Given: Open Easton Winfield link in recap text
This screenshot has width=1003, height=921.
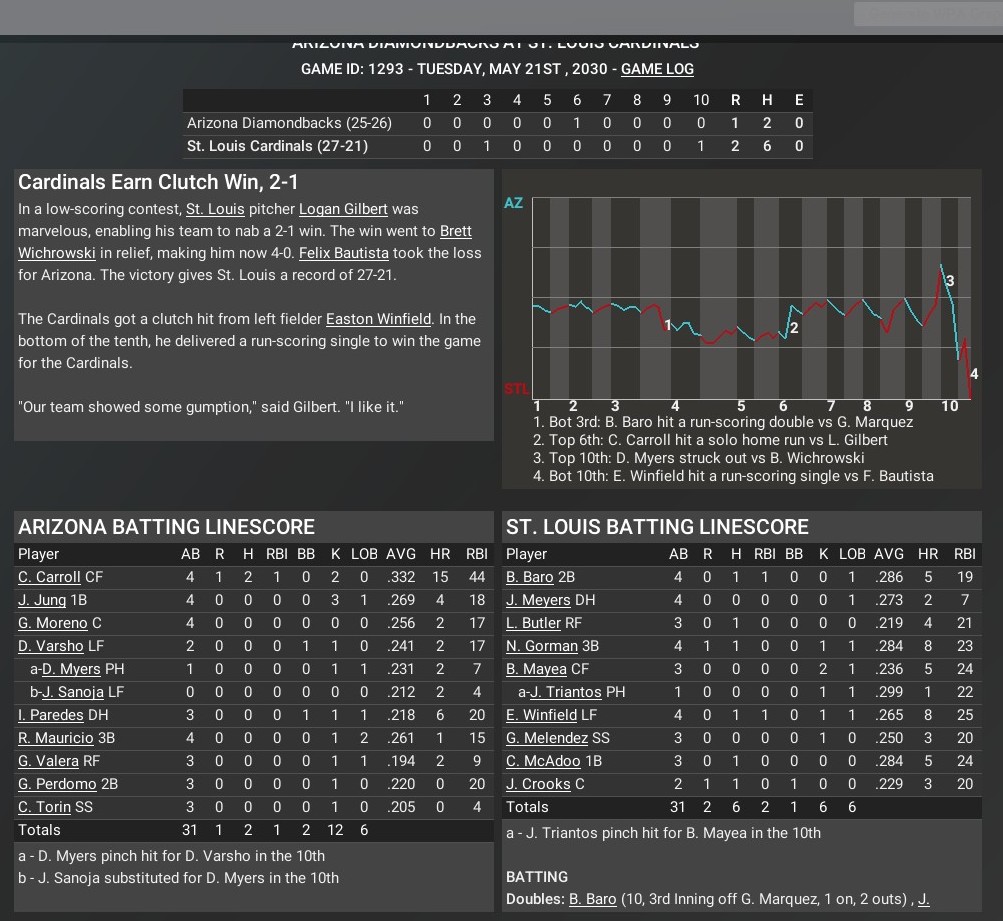Looking at the screenshot, I should [x=379, y=319].
